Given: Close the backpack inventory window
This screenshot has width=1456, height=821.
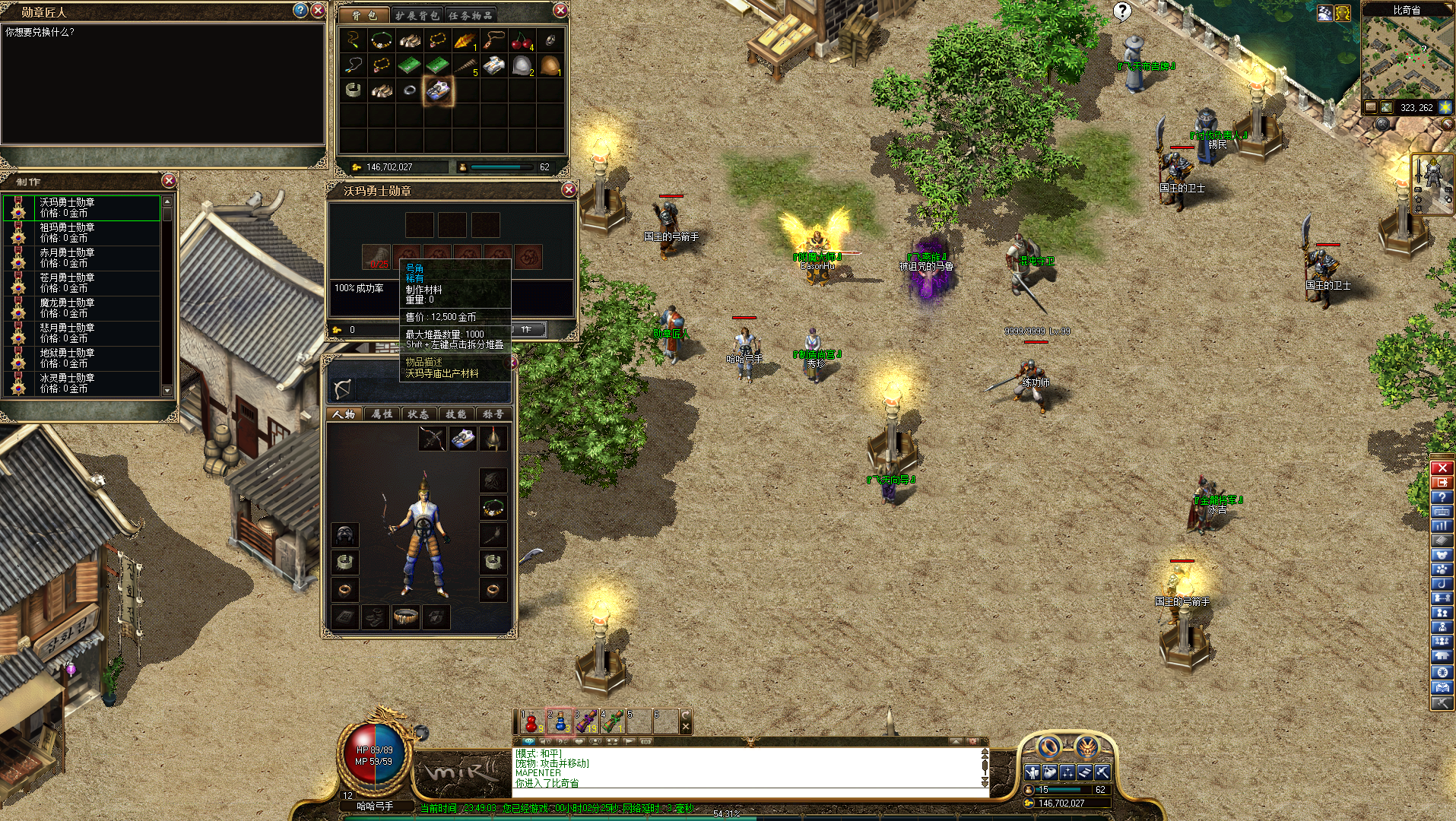Looking at the screenshot, I should [x=560, y=11].
